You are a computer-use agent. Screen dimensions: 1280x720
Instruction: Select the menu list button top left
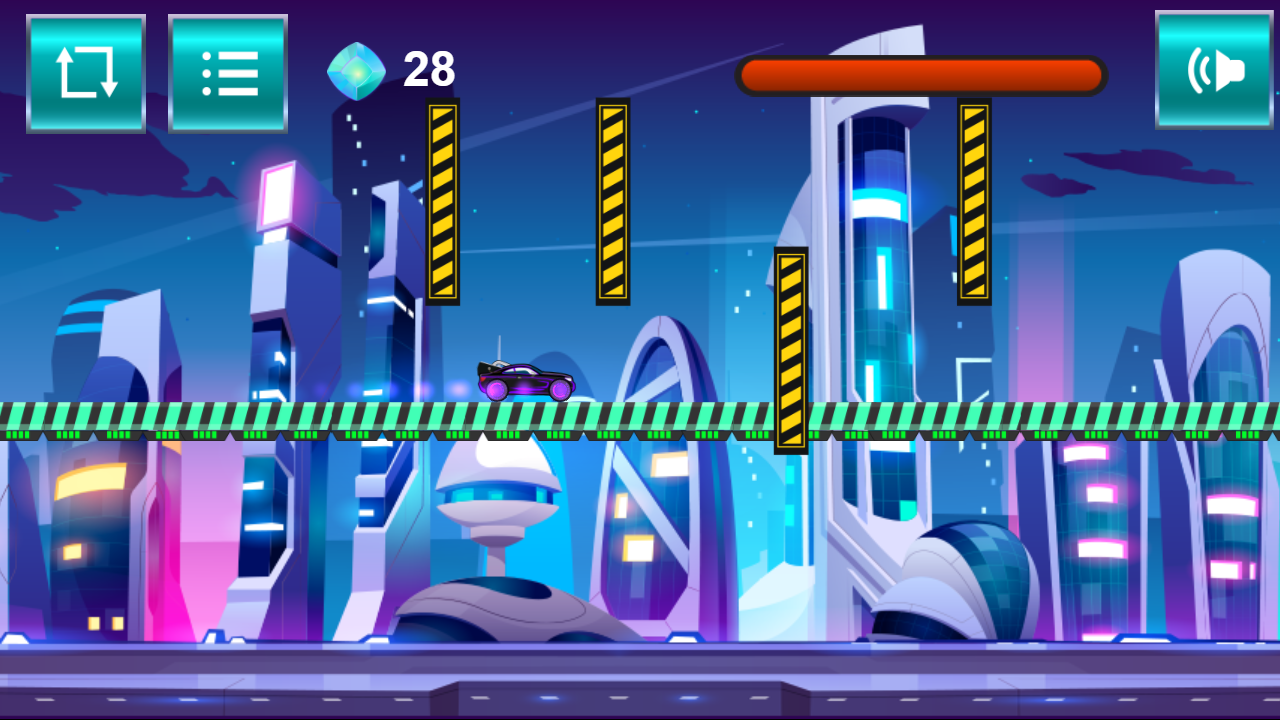click(228, 71)
